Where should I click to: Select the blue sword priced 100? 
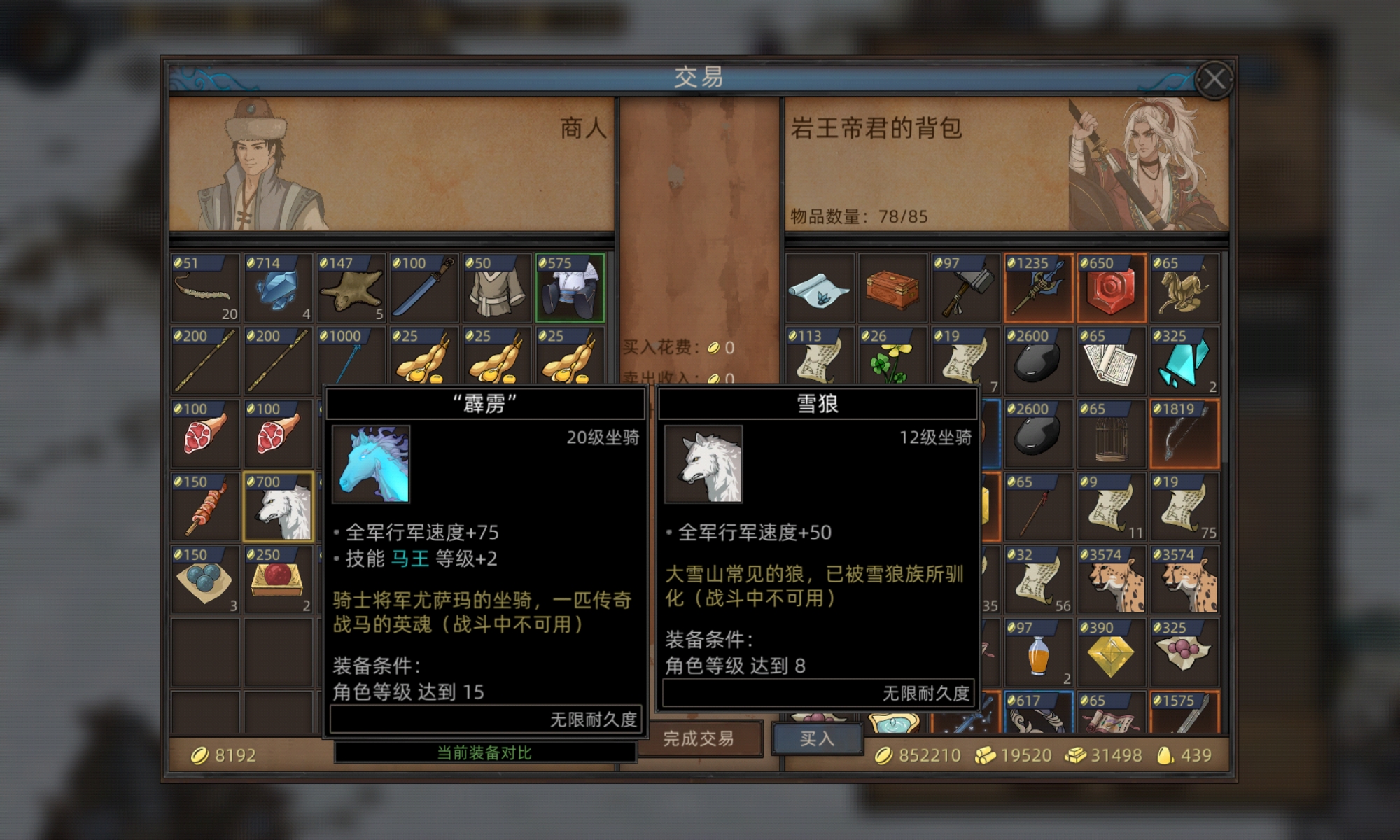pyautogui.click(x=425, y=287)
